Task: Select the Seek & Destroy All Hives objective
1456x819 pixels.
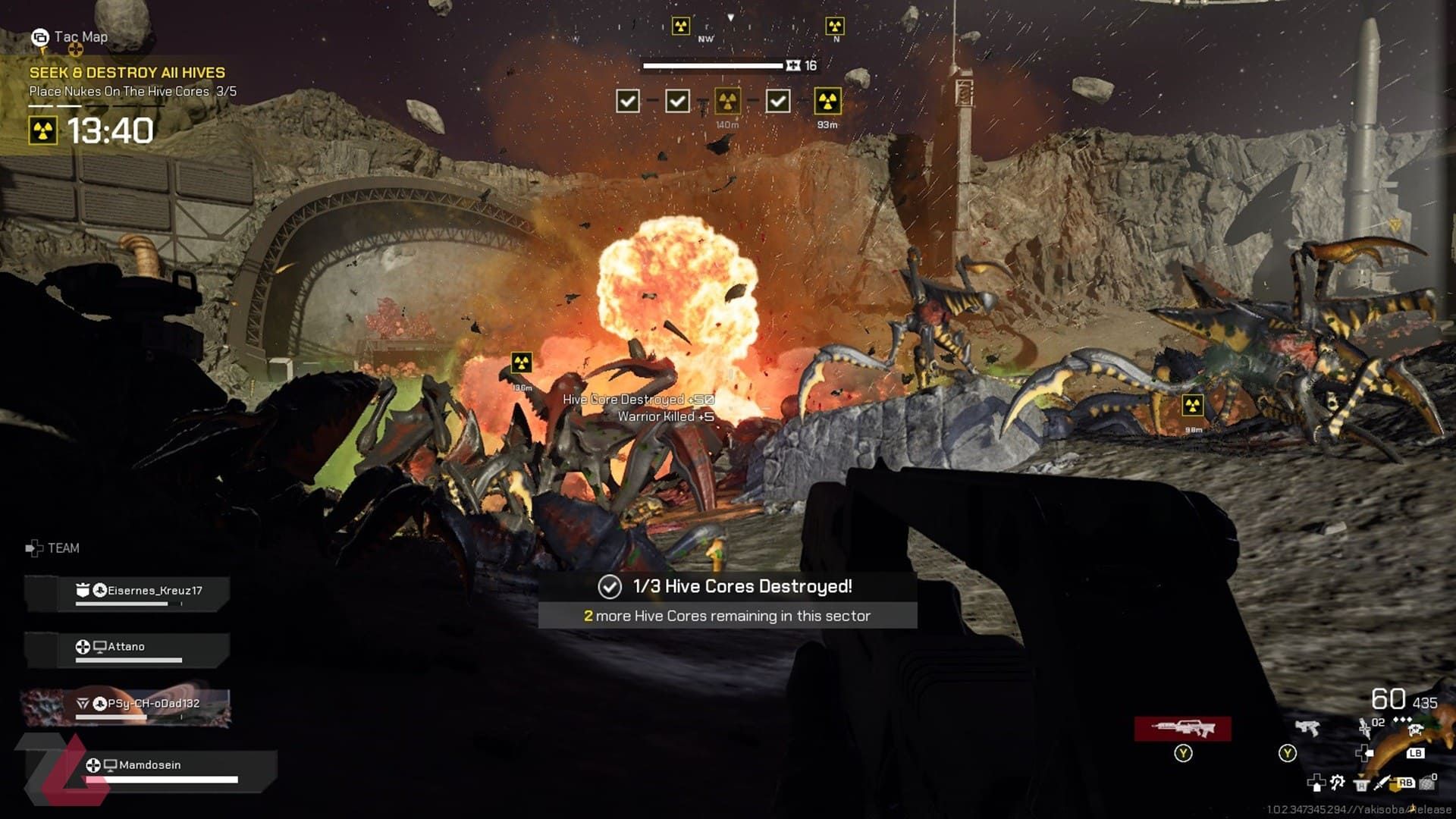Action: pos(127,73)
